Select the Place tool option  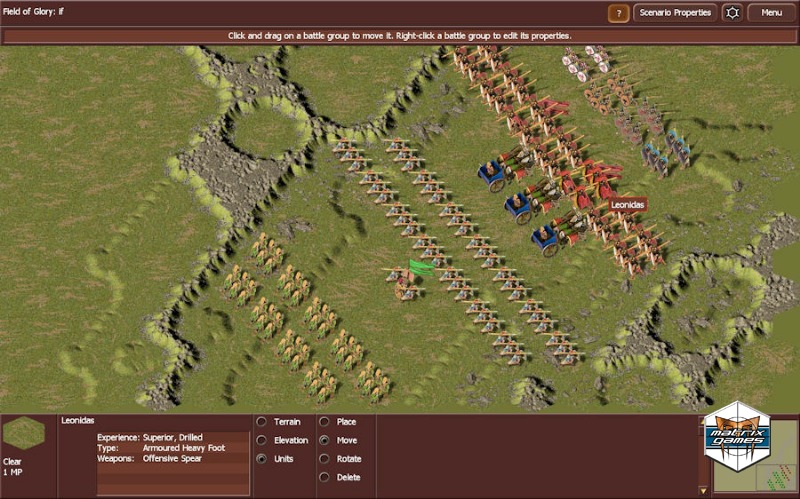(x=324, y=422)
